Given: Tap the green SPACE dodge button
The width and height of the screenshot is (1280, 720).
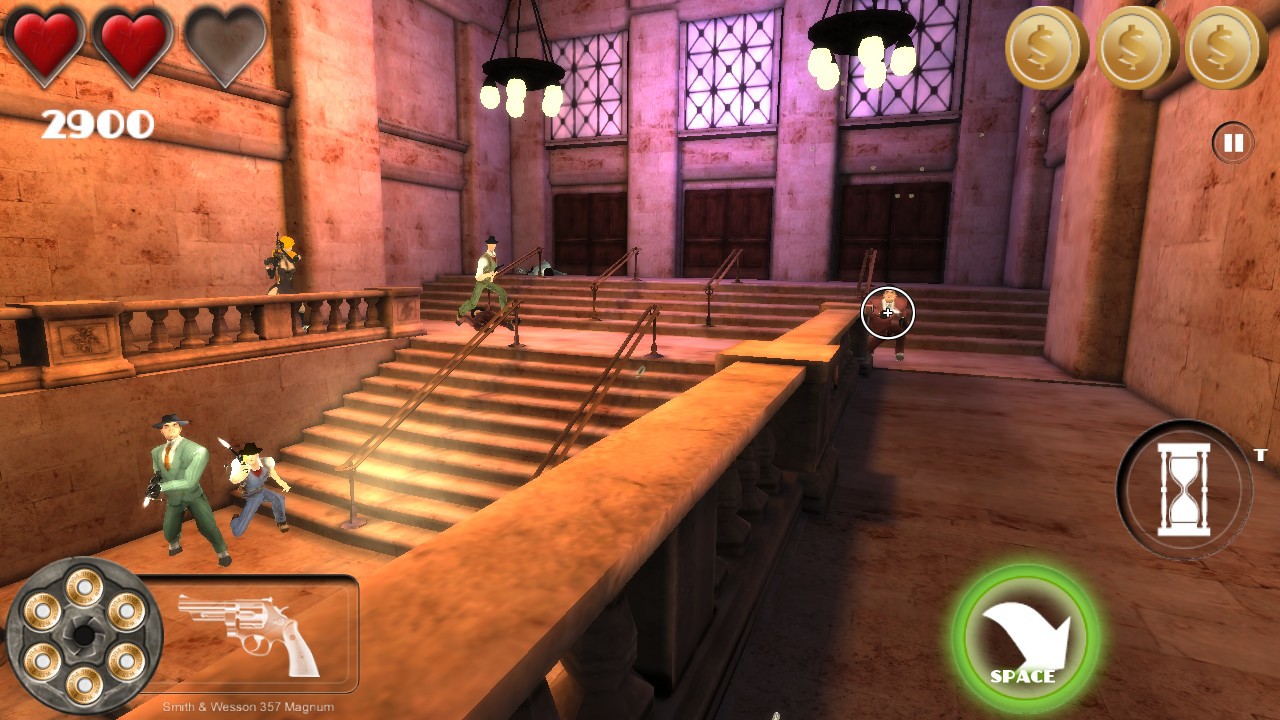Looking at the screenshot, I should tap(1025, 638).
